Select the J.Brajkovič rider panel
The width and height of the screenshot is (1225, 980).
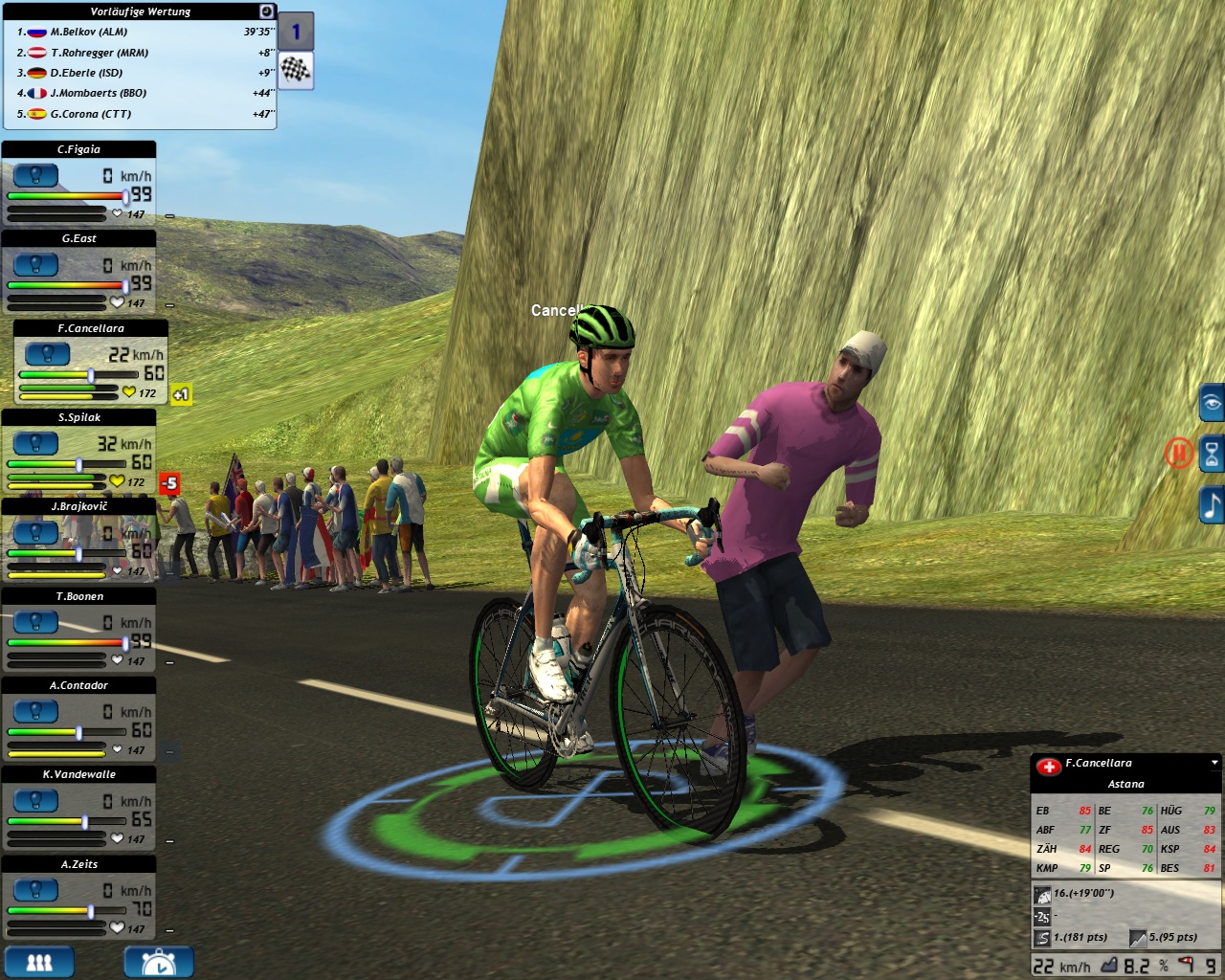coord(79,506)
